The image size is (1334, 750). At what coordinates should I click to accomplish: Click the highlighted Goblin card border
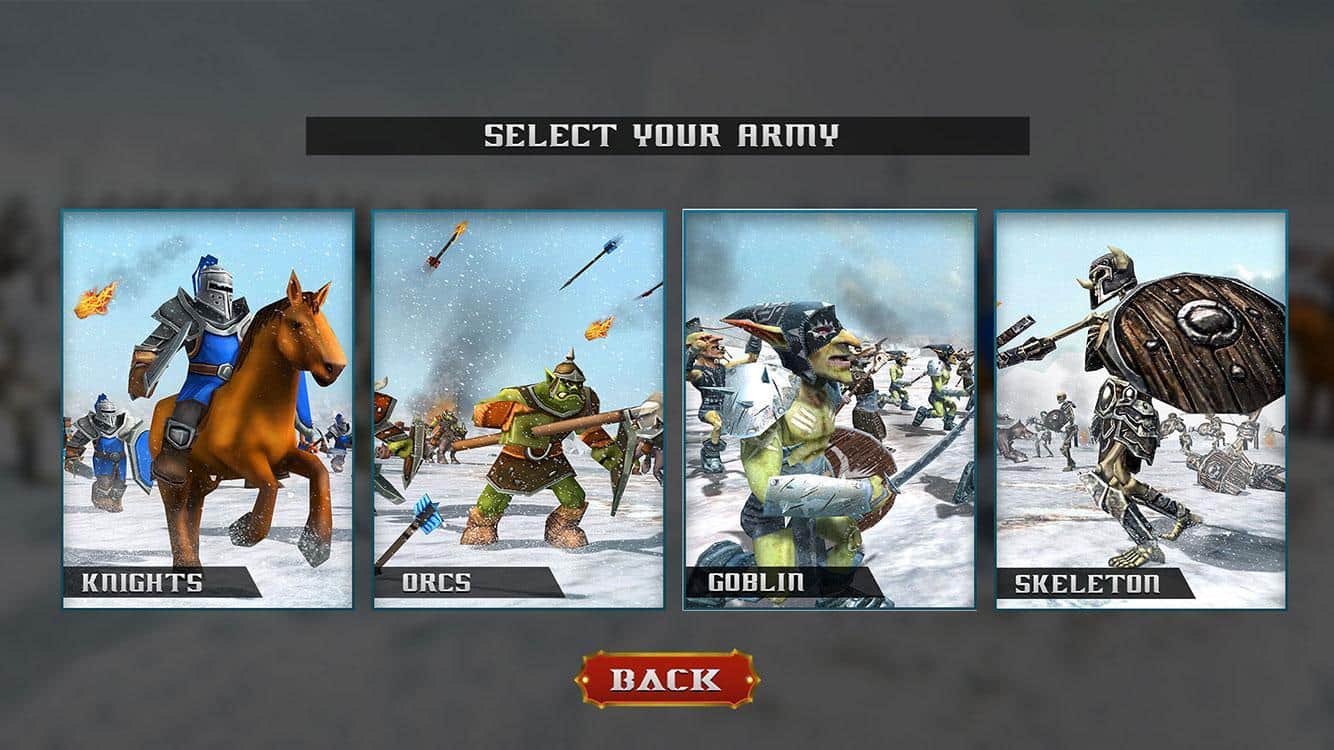tap(828, 210)
